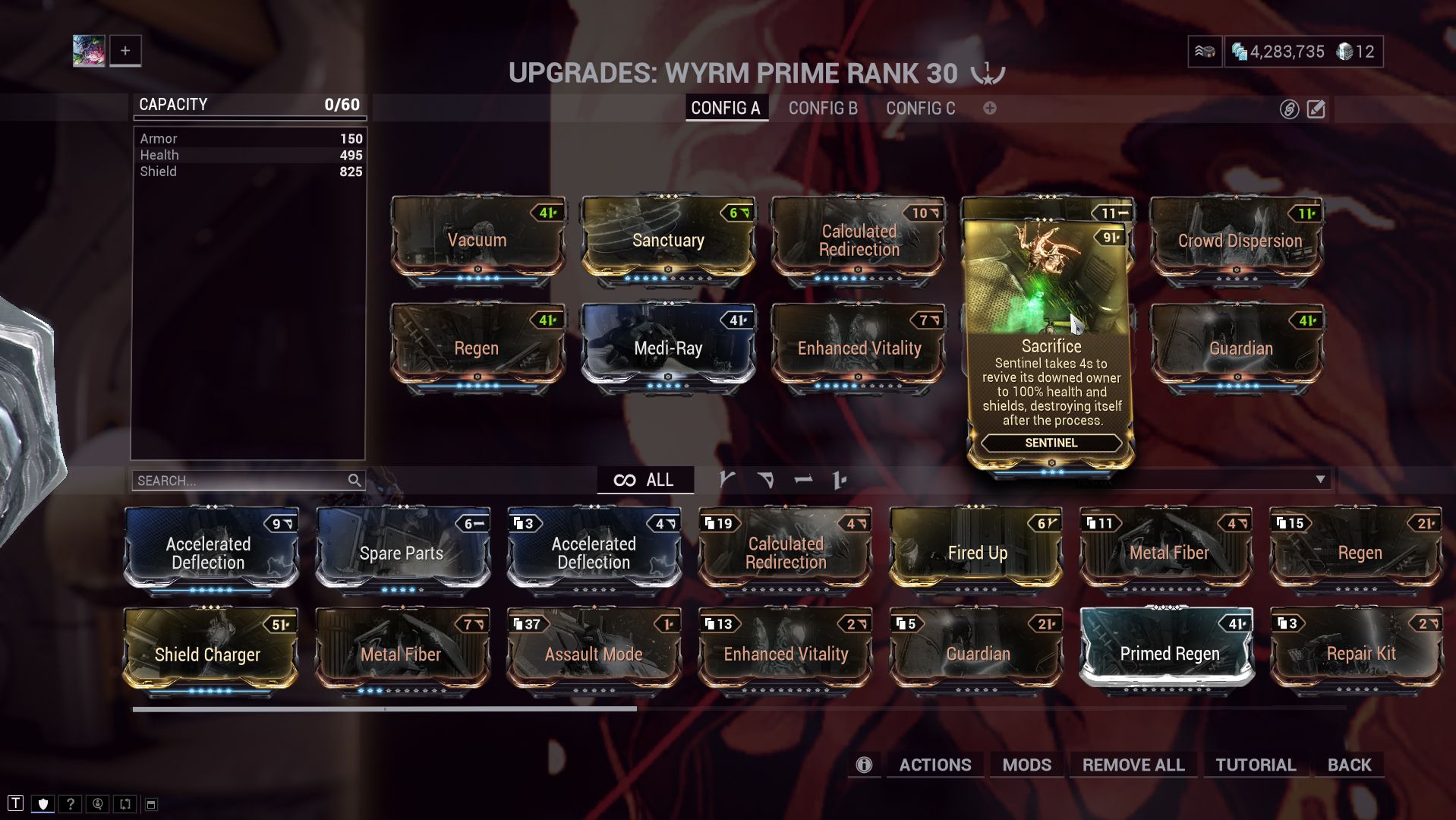1456x820 pixels.
Task: Open the player search icon in bottom bar
Action: coord(96,802)
